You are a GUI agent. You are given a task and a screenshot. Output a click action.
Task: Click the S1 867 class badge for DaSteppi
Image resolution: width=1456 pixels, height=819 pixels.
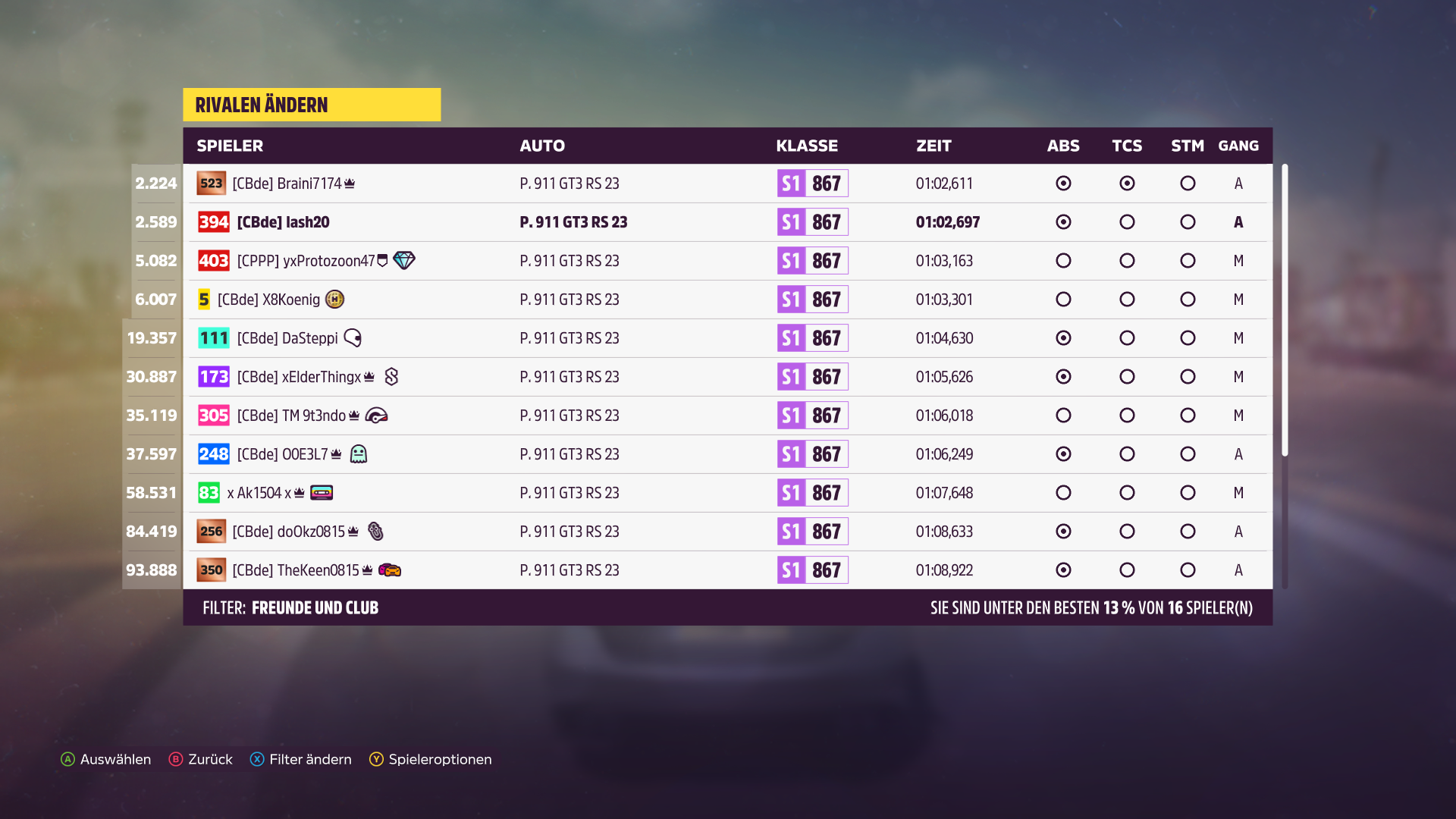tap(811, 338)
